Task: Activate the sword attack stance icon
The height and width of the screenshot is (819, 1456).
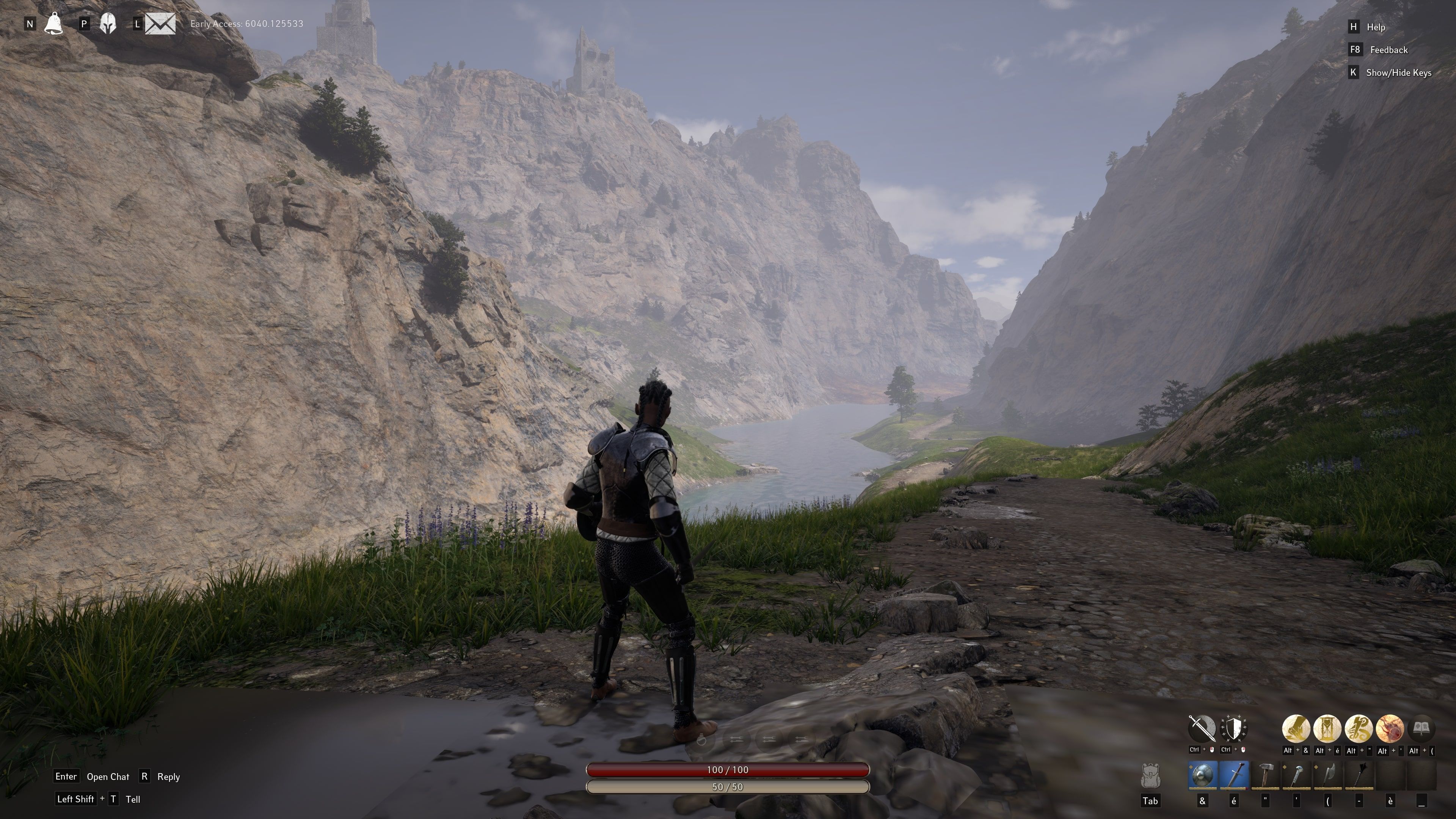Action: tap(1202, 728)
